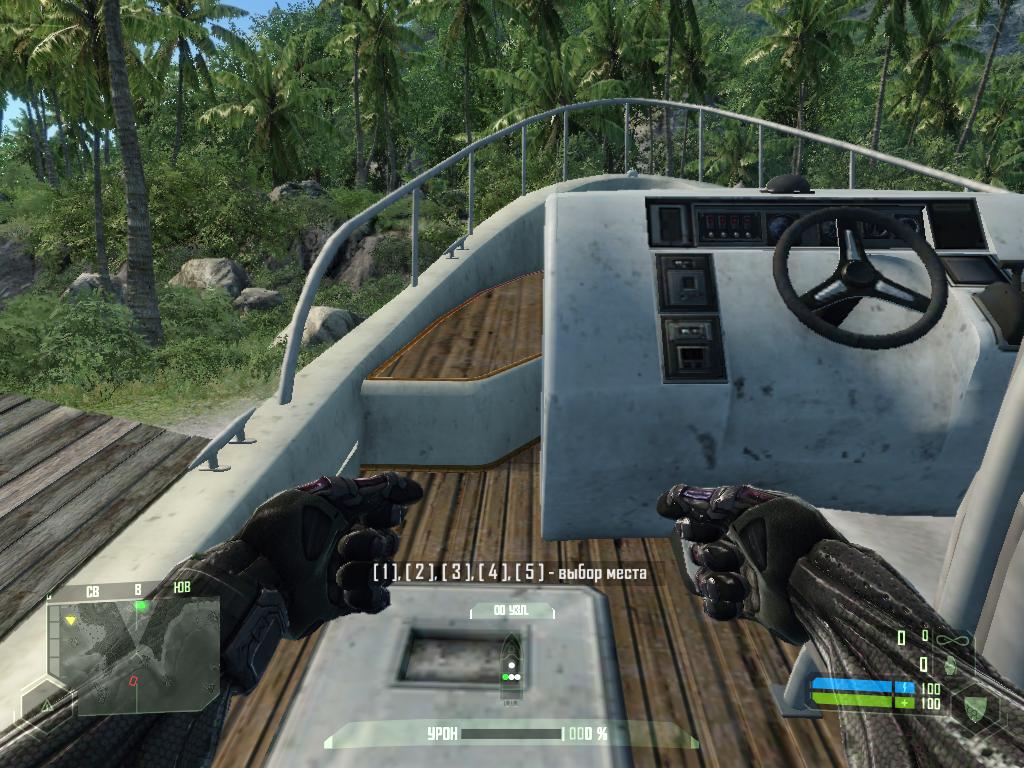Screen dimensions: 1024x768
Task: Select the yellow triangle objective marker on minimap
Action: 70,621
